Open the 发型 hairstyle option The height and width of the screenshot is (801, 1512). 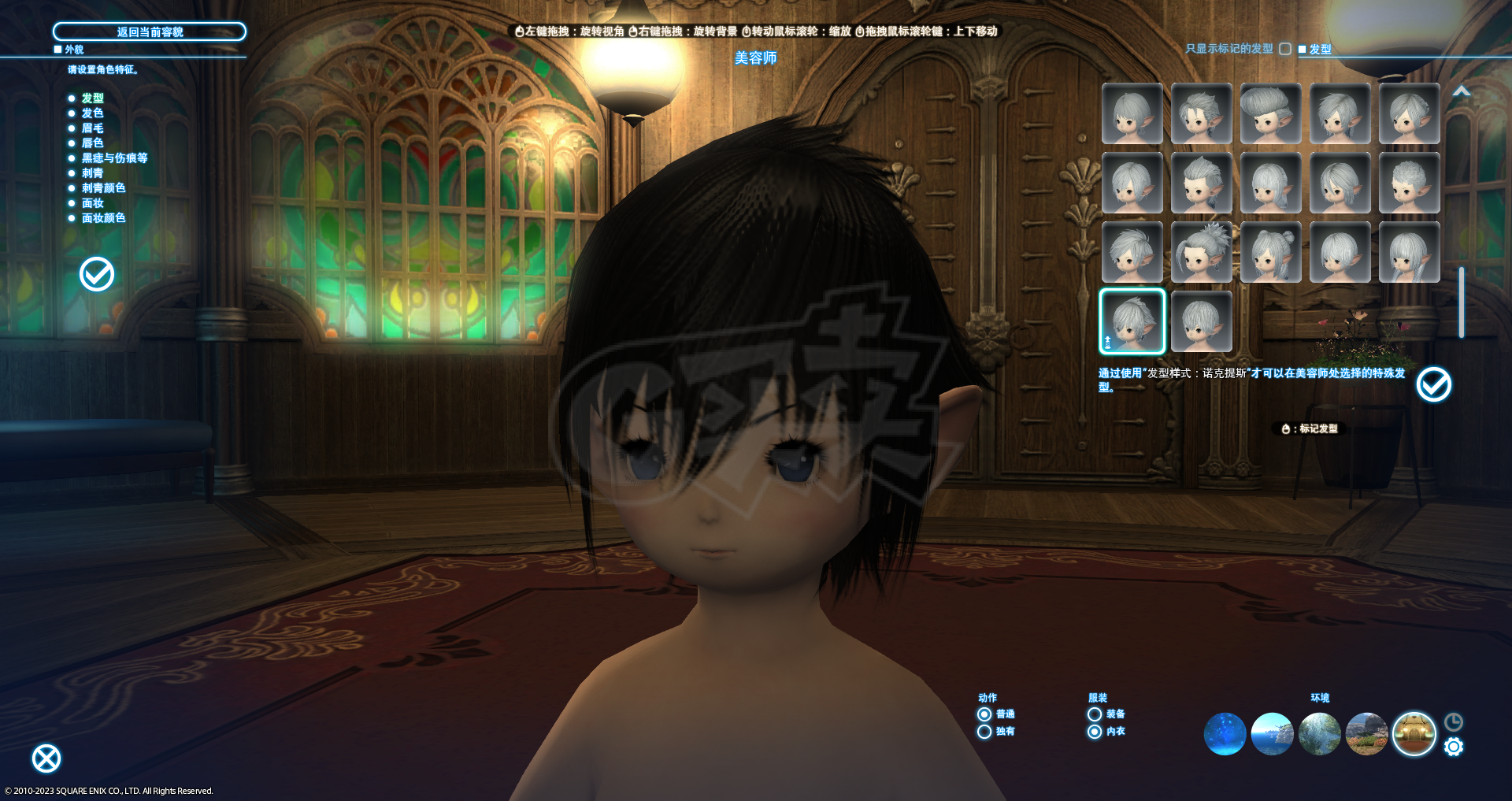click(x=92, y=98)
